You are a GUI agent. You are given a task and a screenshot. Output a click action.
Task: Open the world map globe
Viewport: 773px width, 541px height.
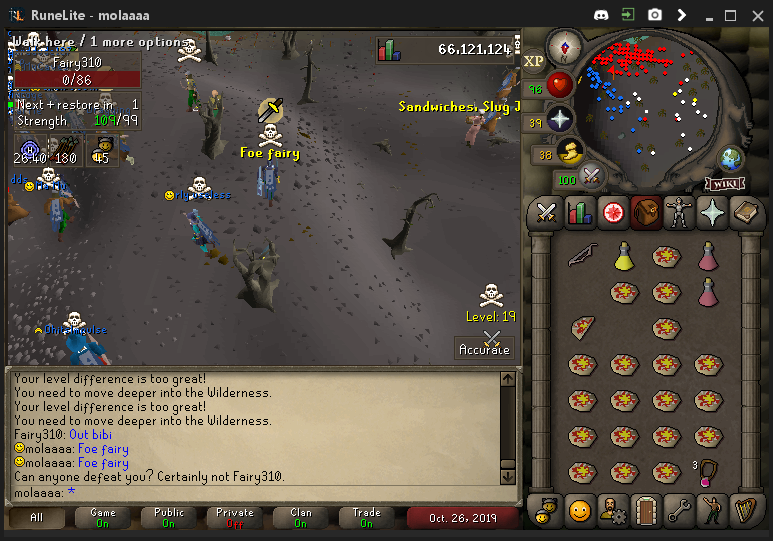(x=731, y=159)
